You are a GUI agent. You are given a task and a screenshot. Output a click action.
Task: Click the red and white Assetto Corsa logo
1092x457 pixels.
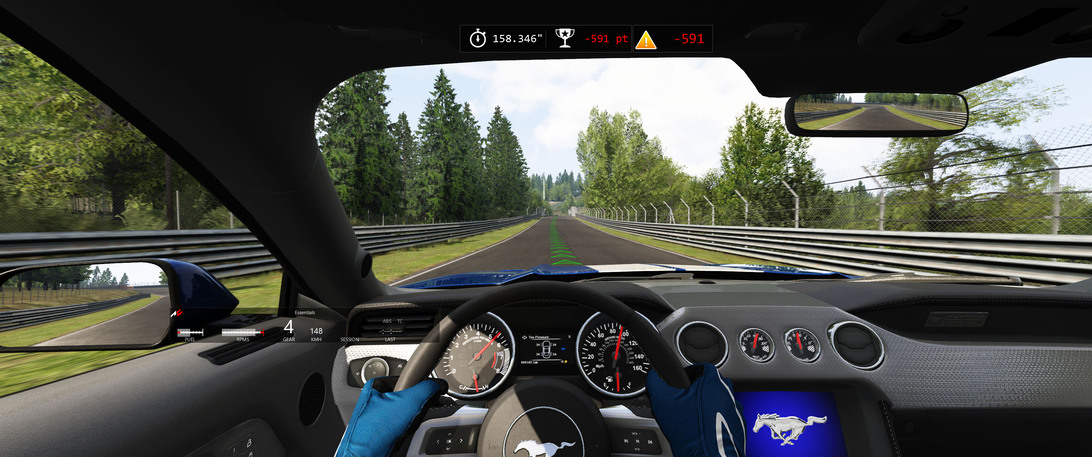click(179, 315)
